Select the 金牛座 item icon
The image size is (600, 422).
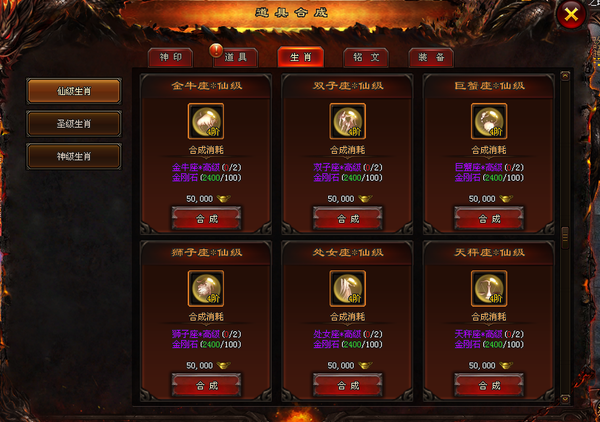(206, 123)
